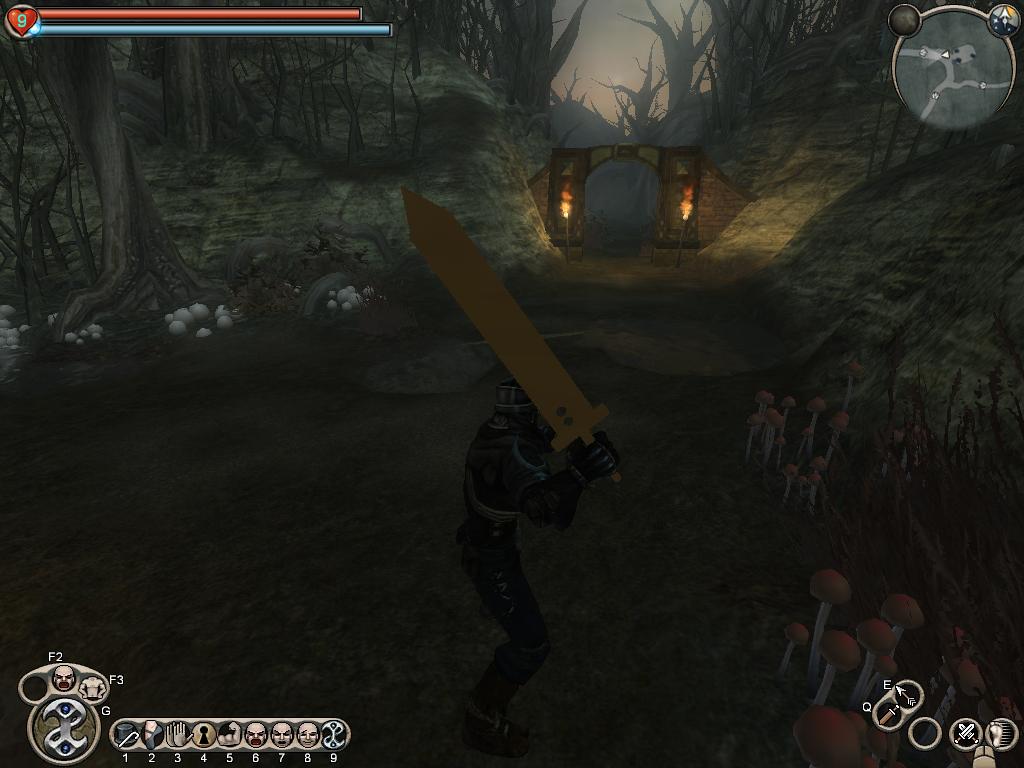Use the ballet foot expression in slot 2

pyautogui.click(x=152, y=736)
